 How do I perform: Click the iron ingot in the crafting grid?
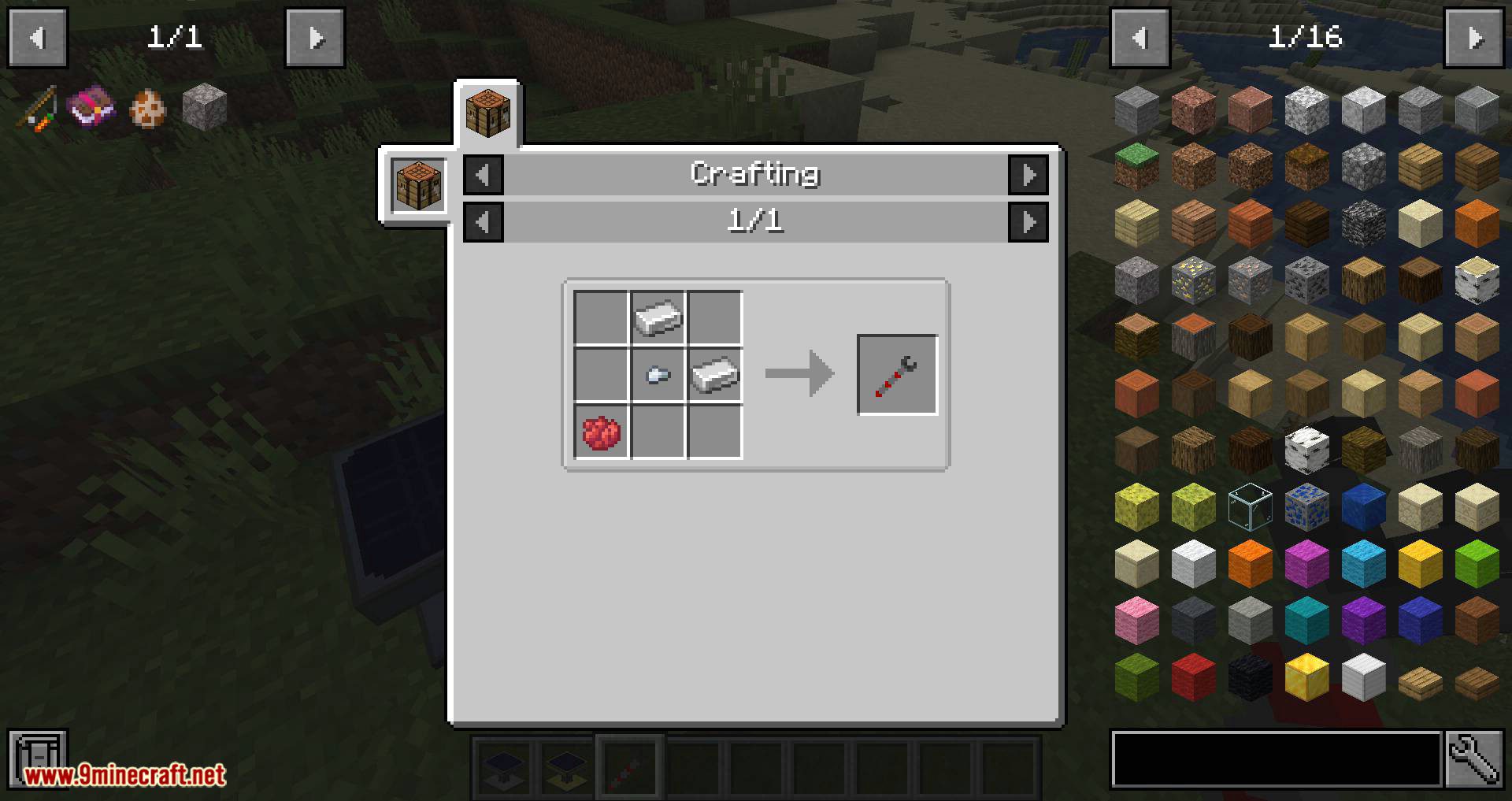tap(658, 317)
